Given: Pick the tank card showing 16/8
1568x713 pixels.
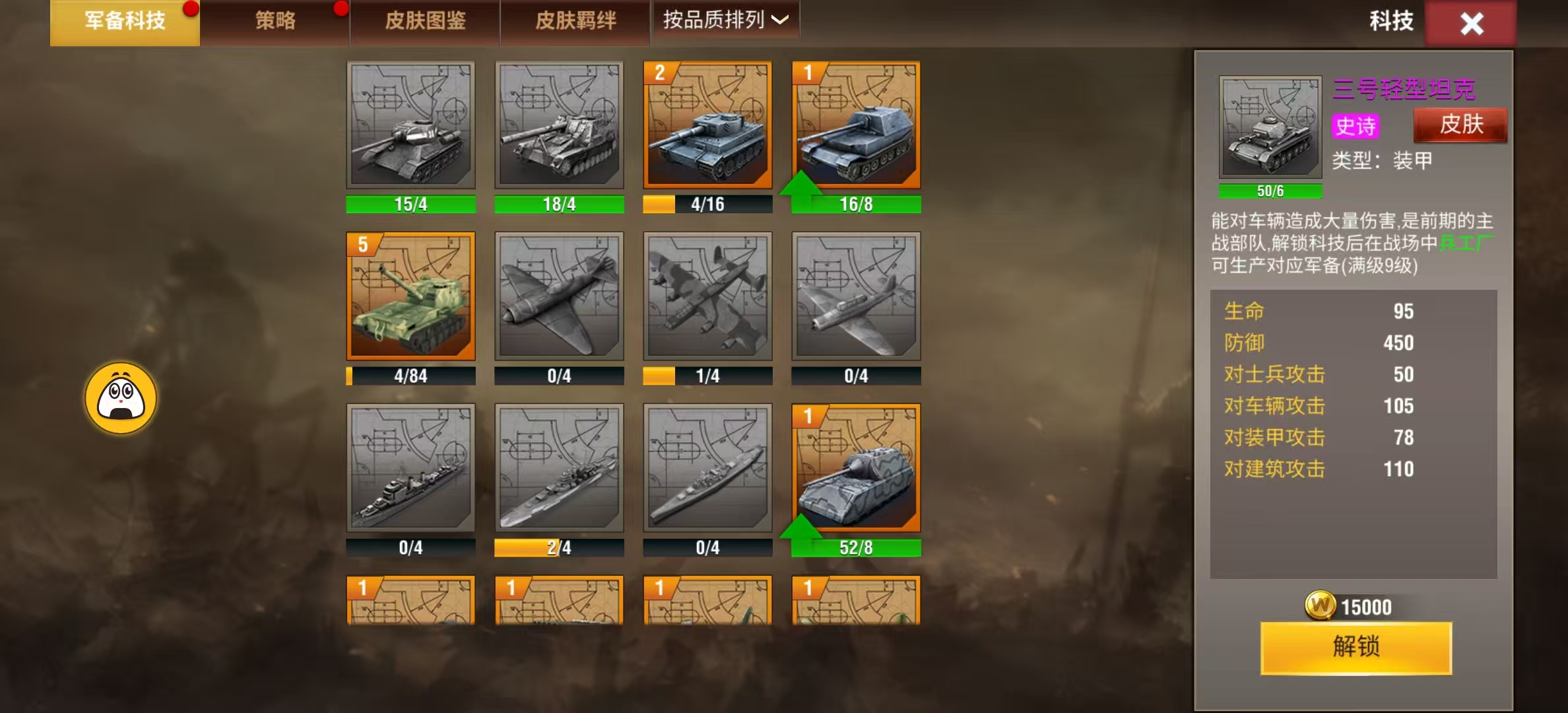Looking at the screenshot, I should coord(856,125).
